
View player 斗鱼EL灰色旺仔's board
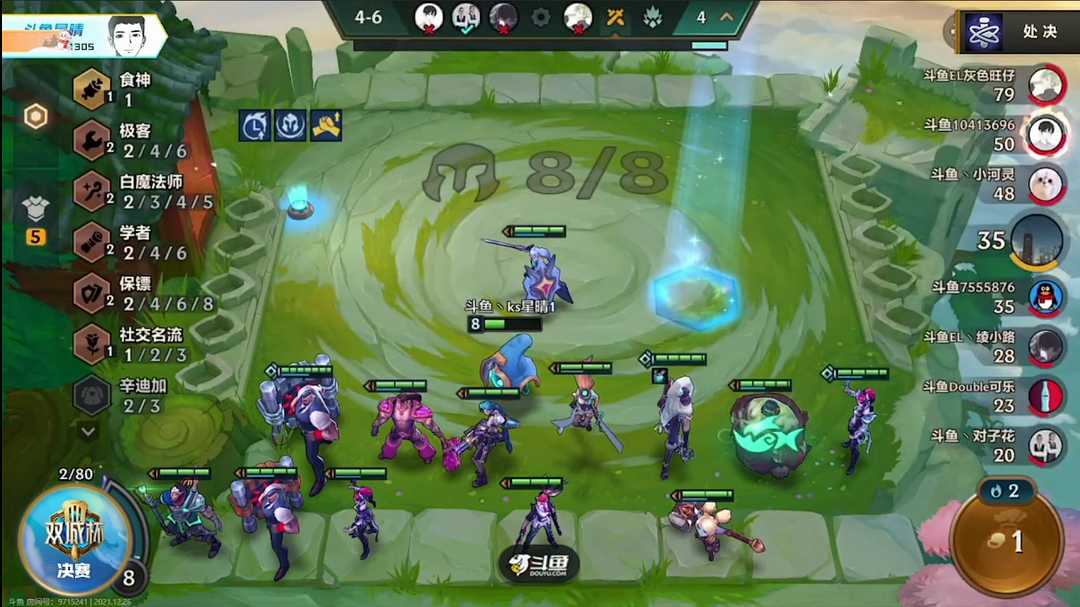(x=1046, y=84)
